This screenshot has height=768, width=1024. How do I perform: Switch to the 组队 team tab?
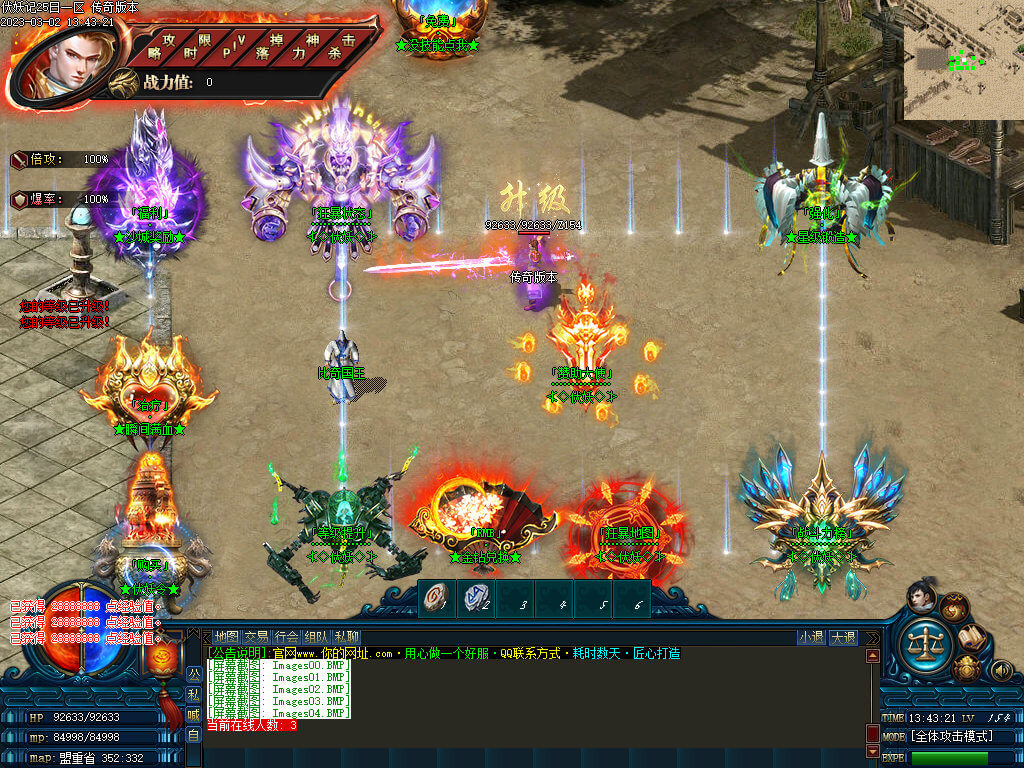click(x=317, y=636)
